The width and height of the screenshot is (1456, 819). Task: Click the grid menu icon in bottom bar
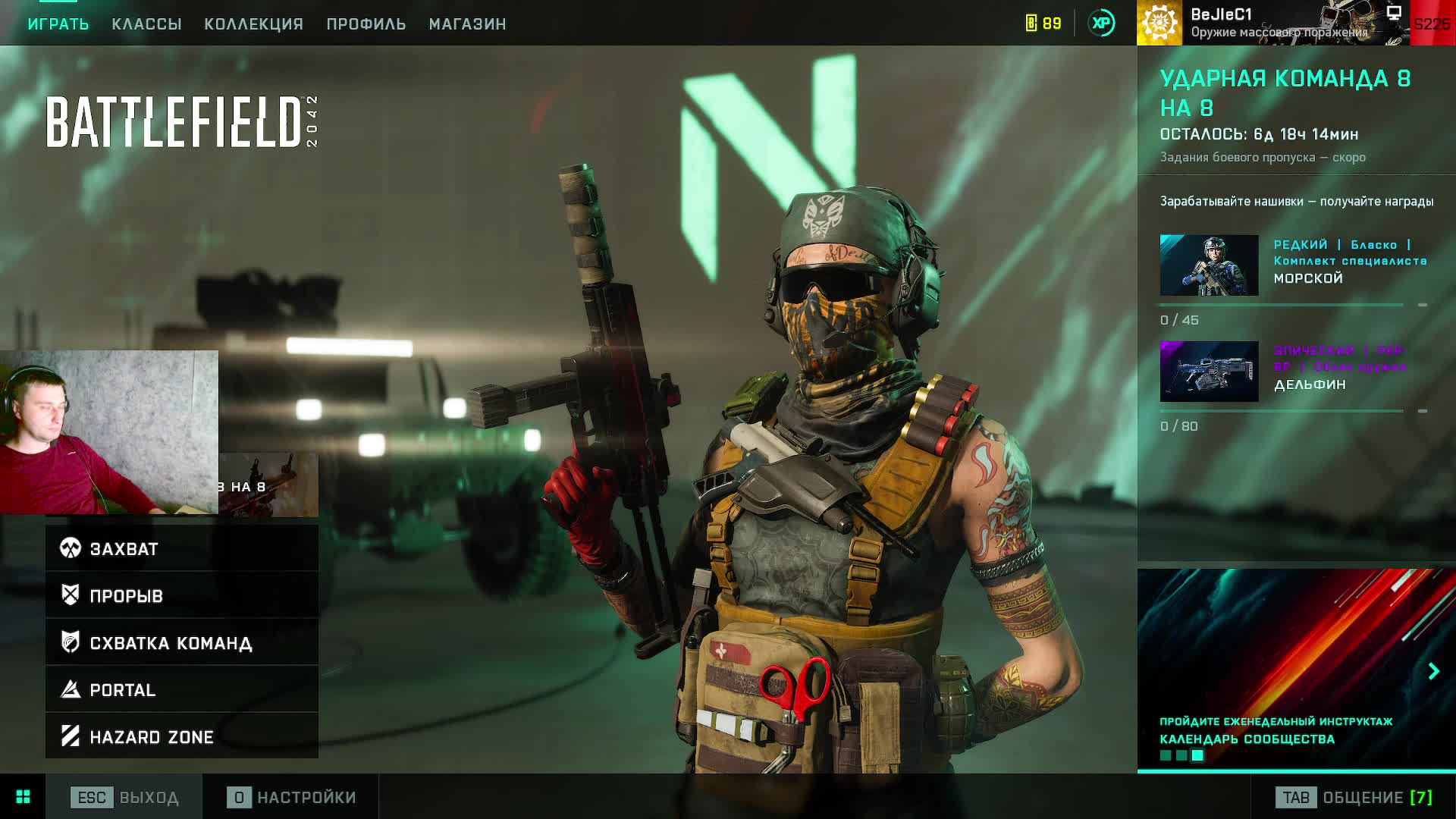pyautogui.click(x=23, y=796)
